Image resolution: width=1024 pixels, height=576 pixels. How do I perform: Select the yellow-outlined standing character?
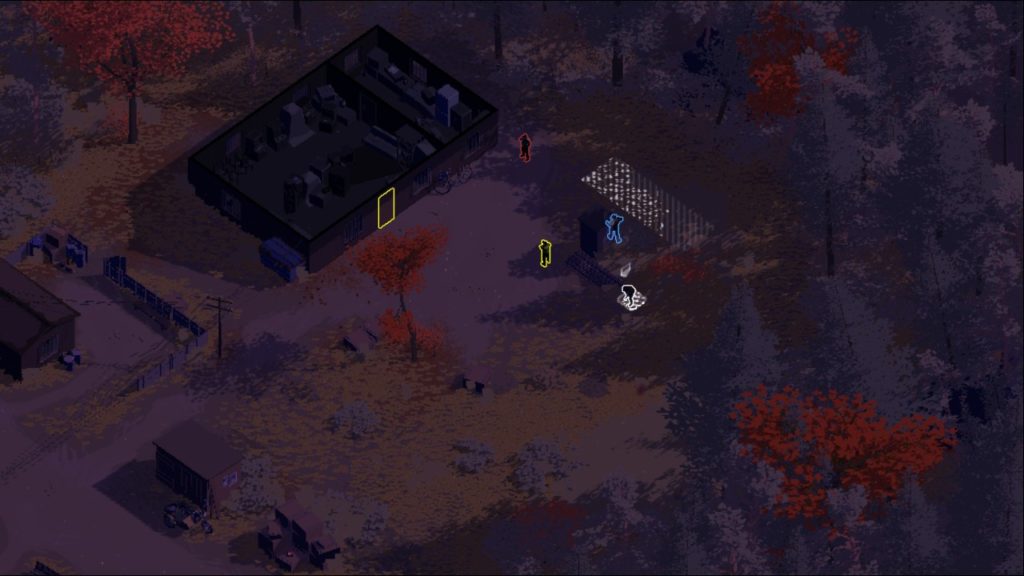point(545,253)
